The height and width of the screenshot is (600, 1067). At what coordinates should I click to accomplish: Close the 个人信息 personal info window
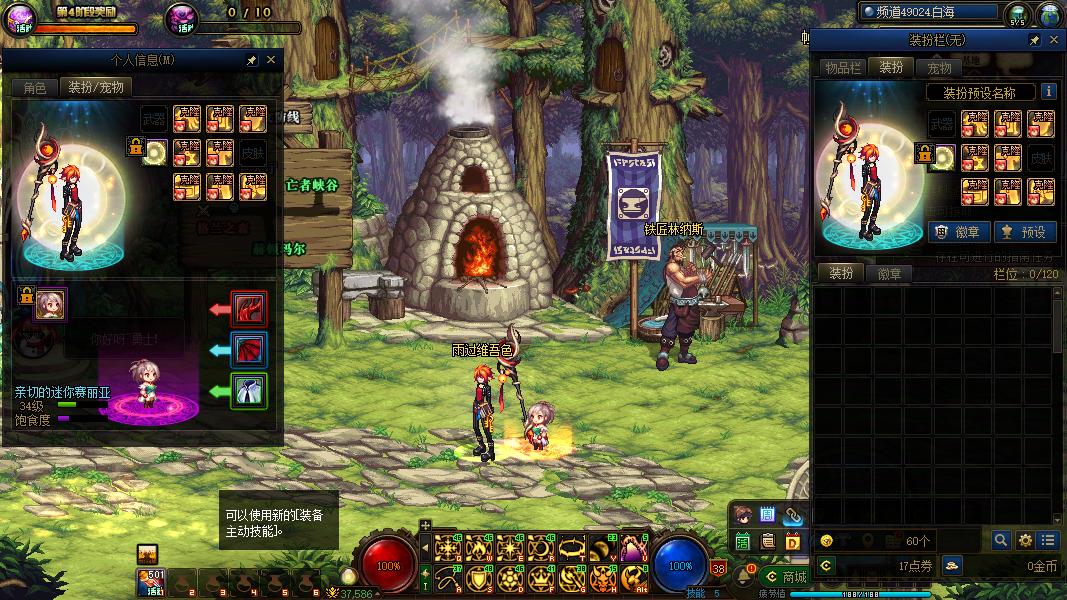click(x=271, y=60)
